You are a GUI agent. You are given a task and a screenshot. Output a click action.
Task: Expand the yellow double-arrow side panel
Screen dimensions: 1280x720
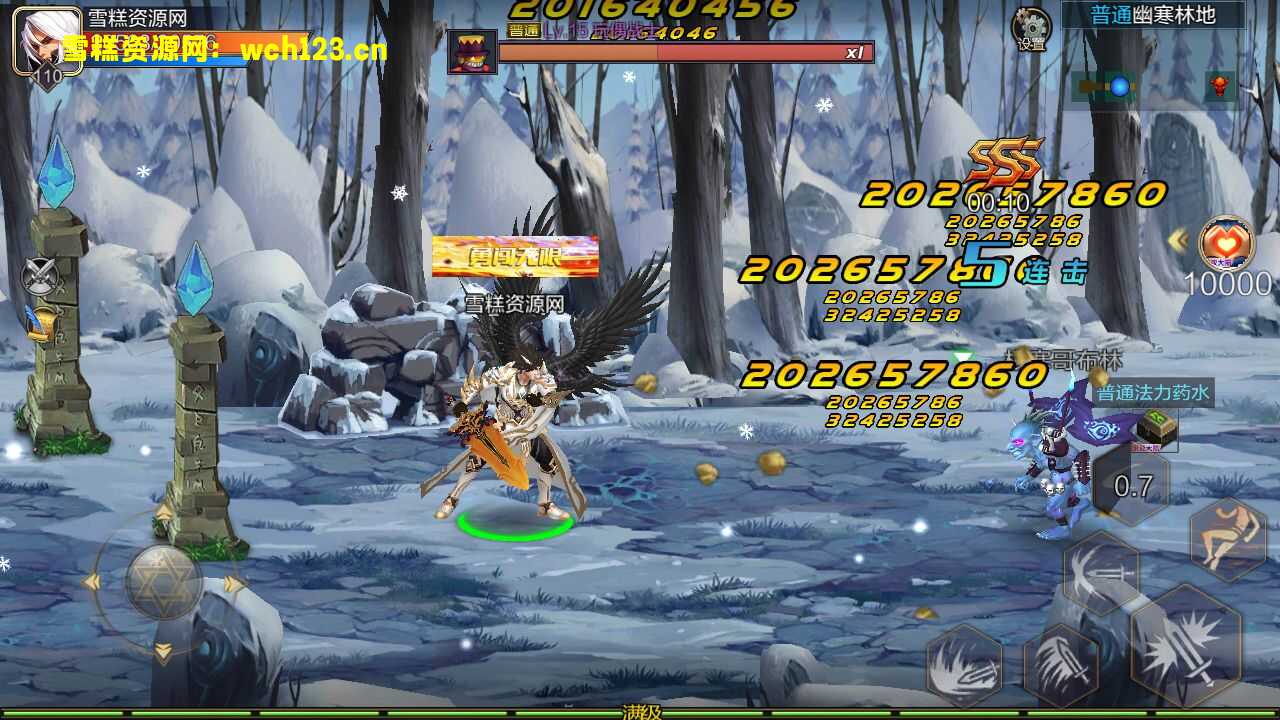[x=1179, y=240]
